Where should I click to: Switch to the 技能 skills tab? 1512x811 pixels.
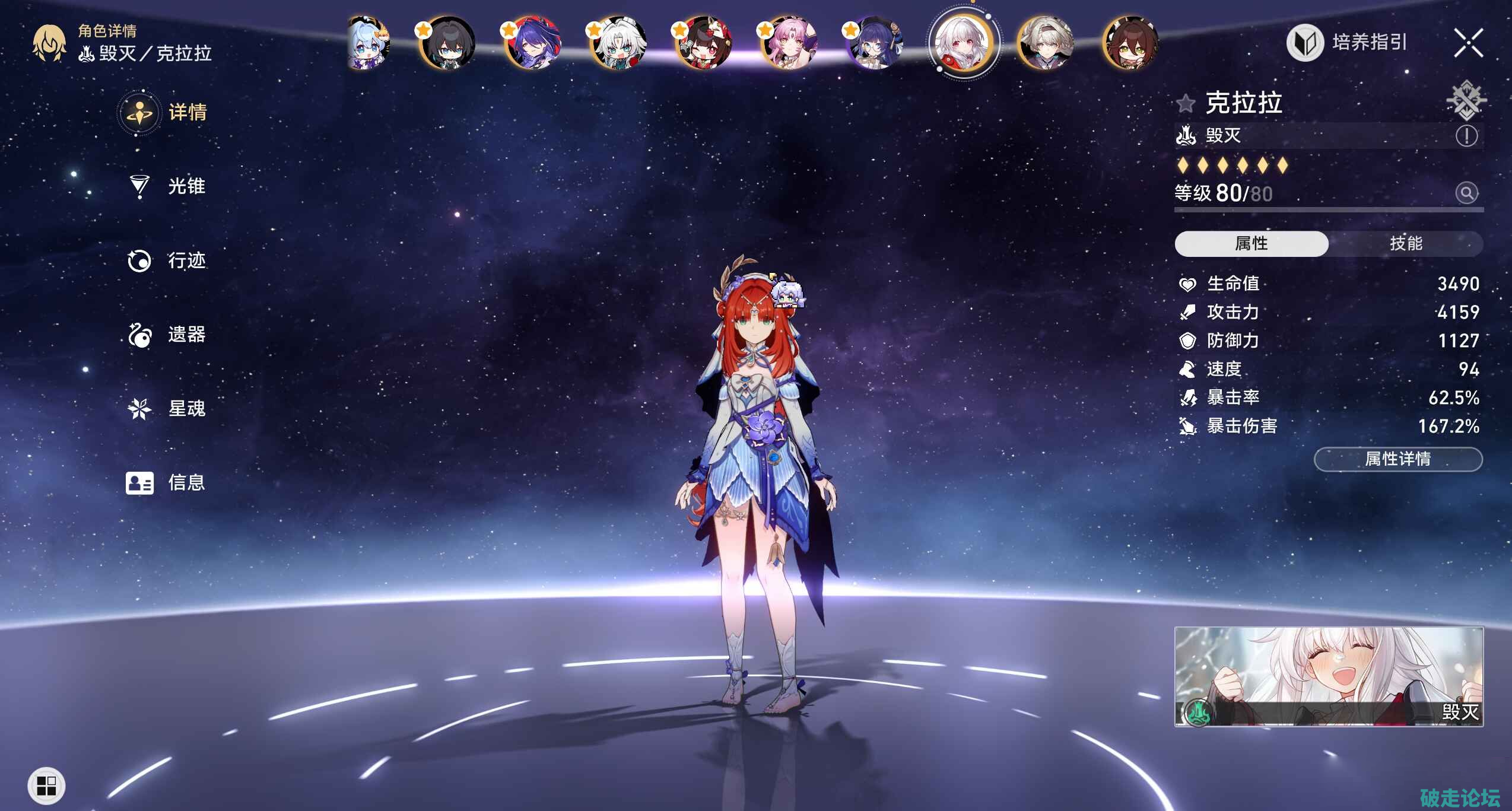click(1405, 243)
